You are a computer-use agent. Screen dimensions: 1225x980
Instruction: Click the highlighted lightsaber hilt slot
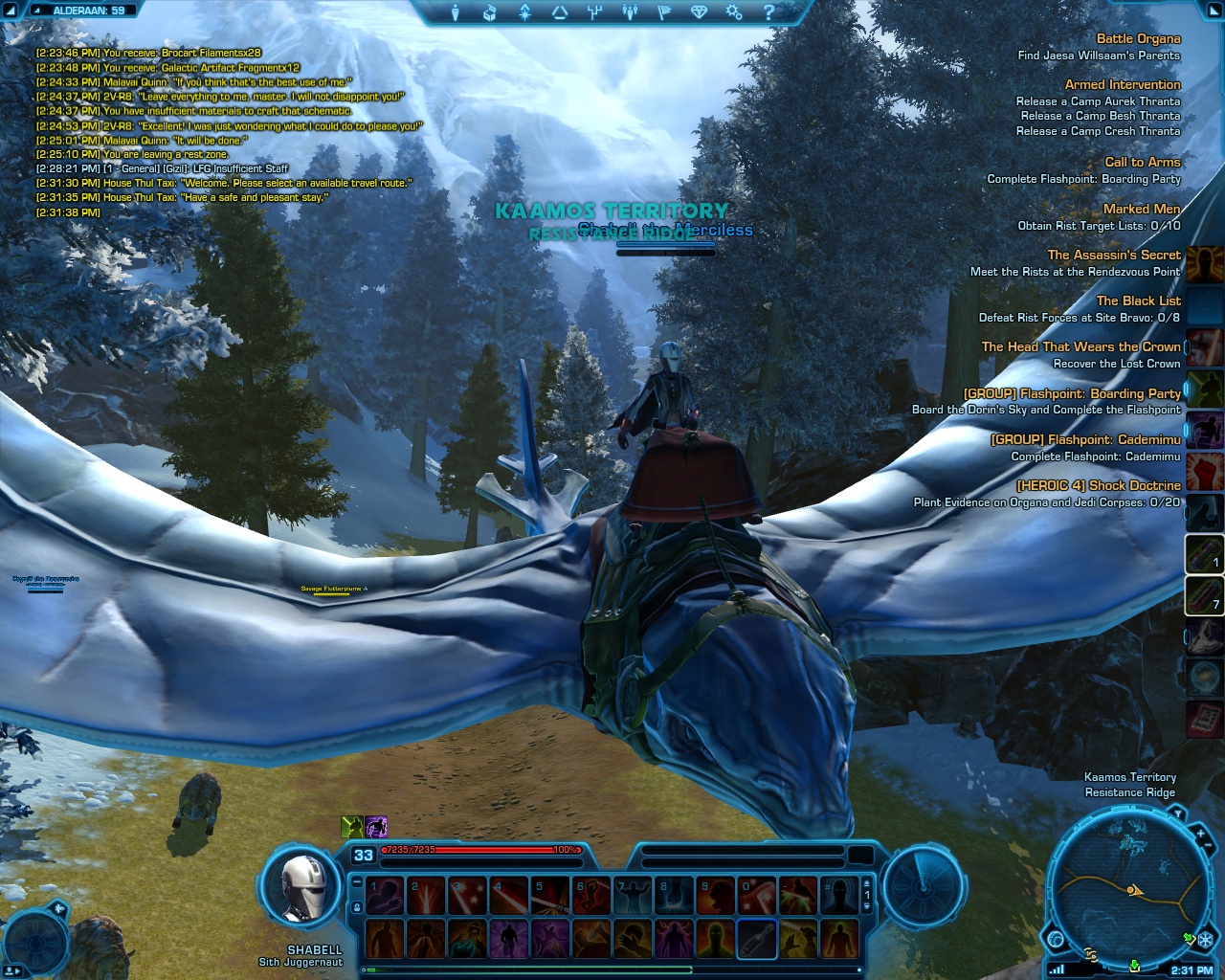pyautogui.click(x=756, y=939)
